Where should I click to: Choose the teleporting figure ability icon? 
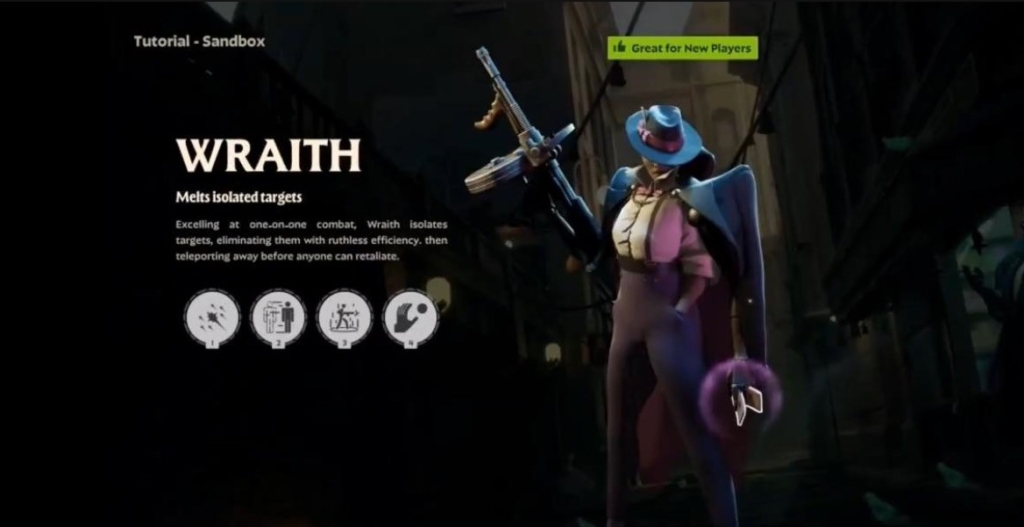[278, 318]
